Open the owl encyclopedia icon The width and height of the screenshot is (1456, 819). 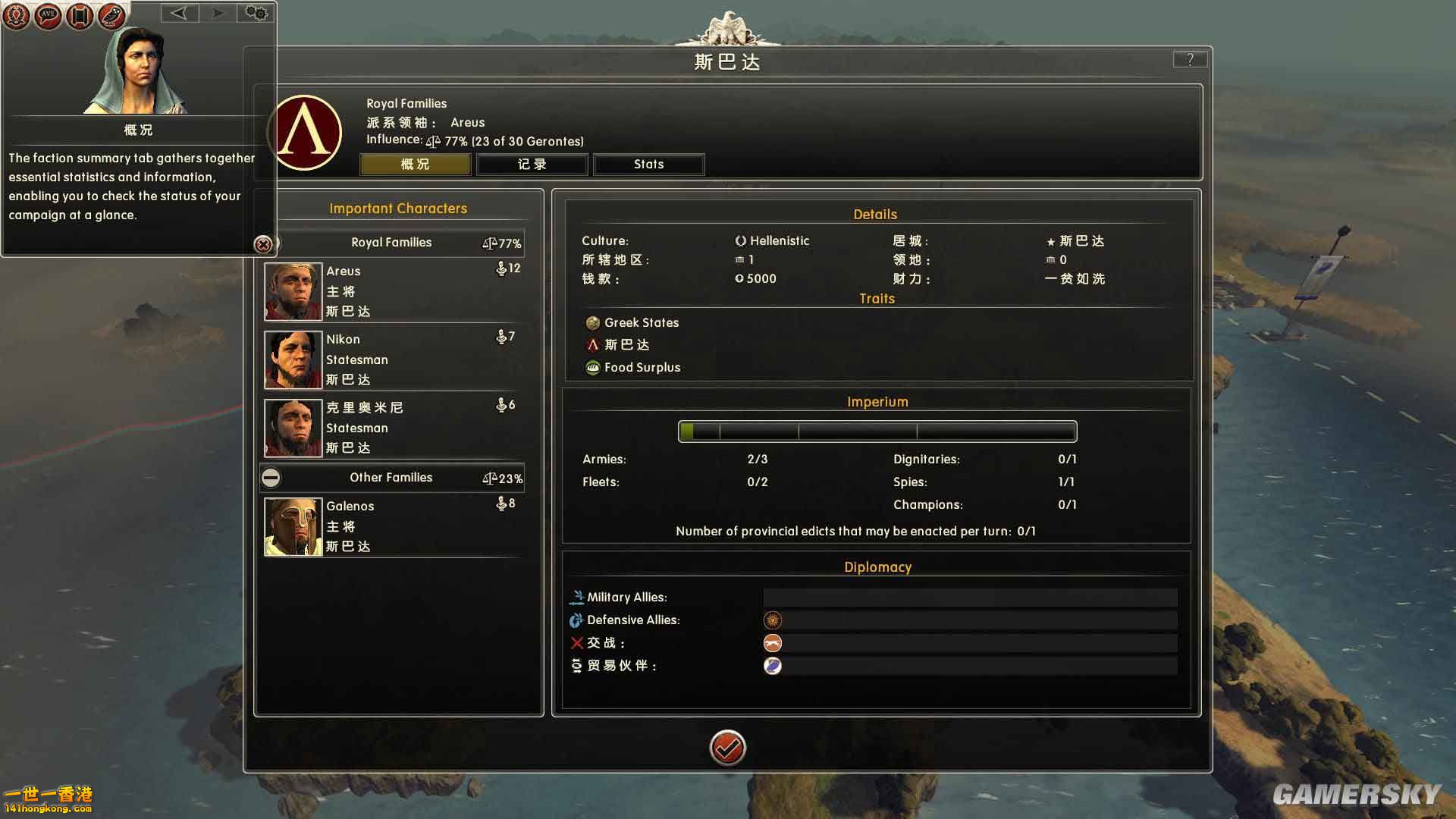coord(111,15)
